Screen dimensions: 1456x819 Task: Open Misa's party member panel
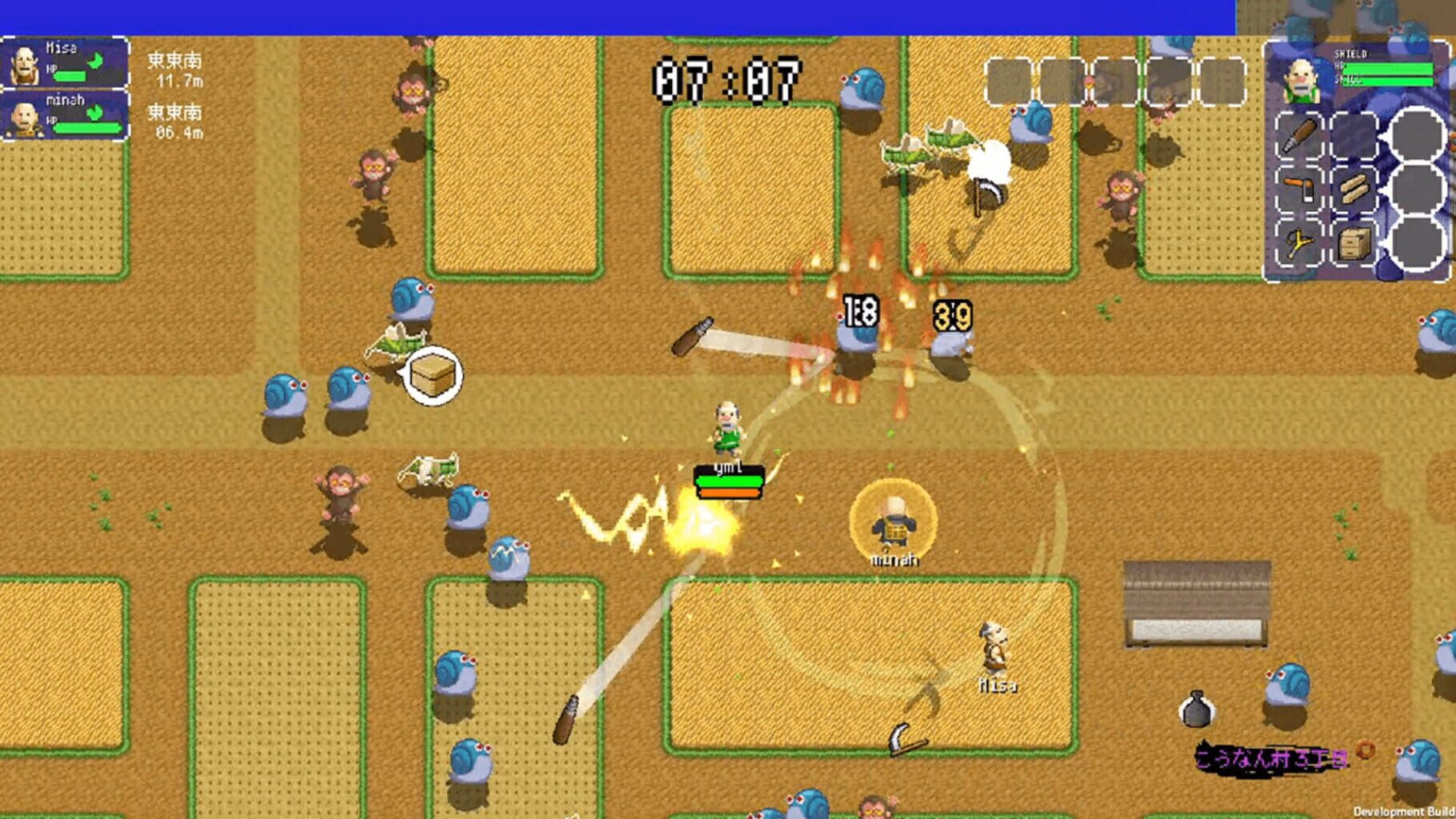[x=64, y=62]
